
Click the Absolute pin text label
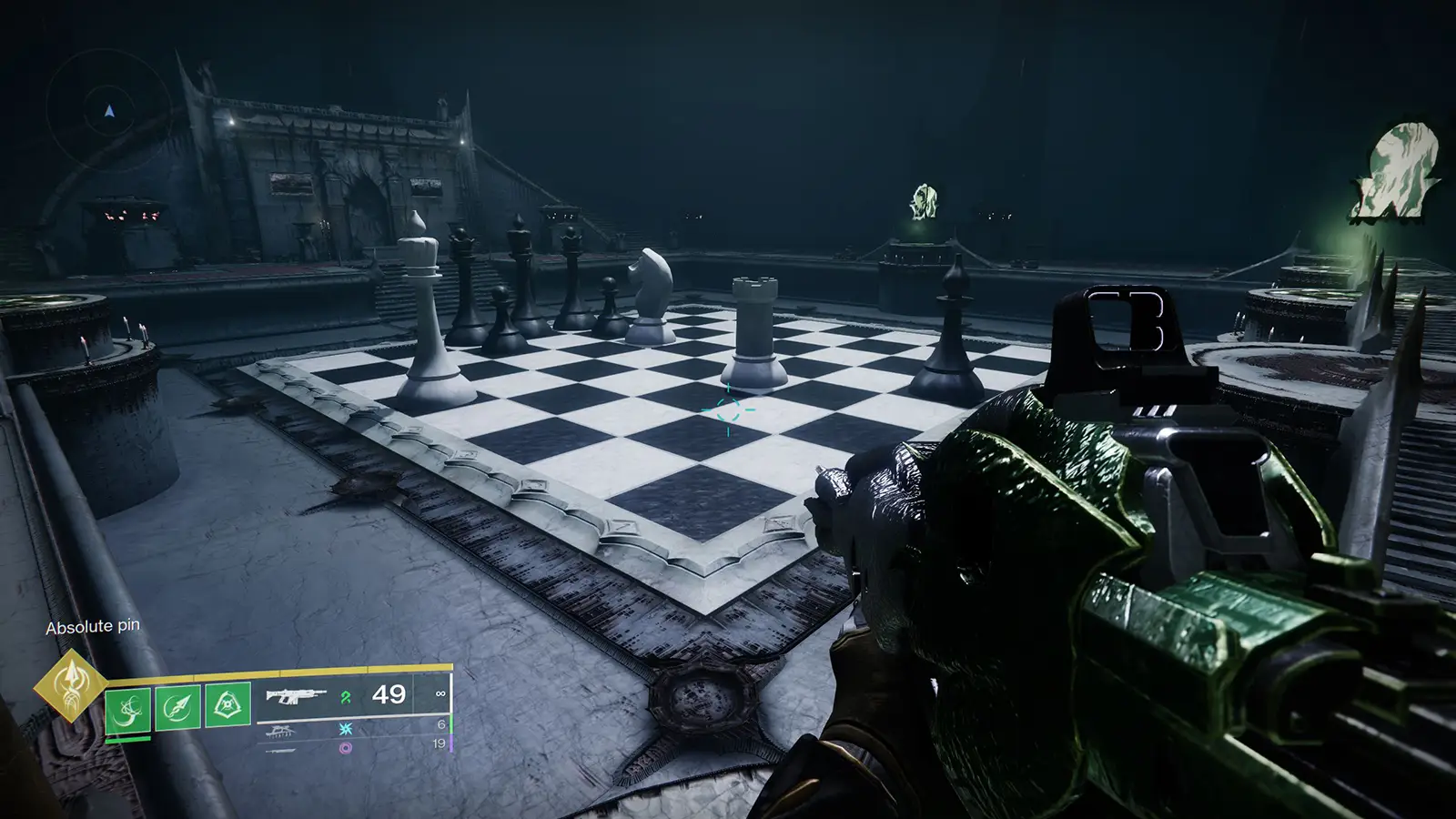(x=94, y=627)
